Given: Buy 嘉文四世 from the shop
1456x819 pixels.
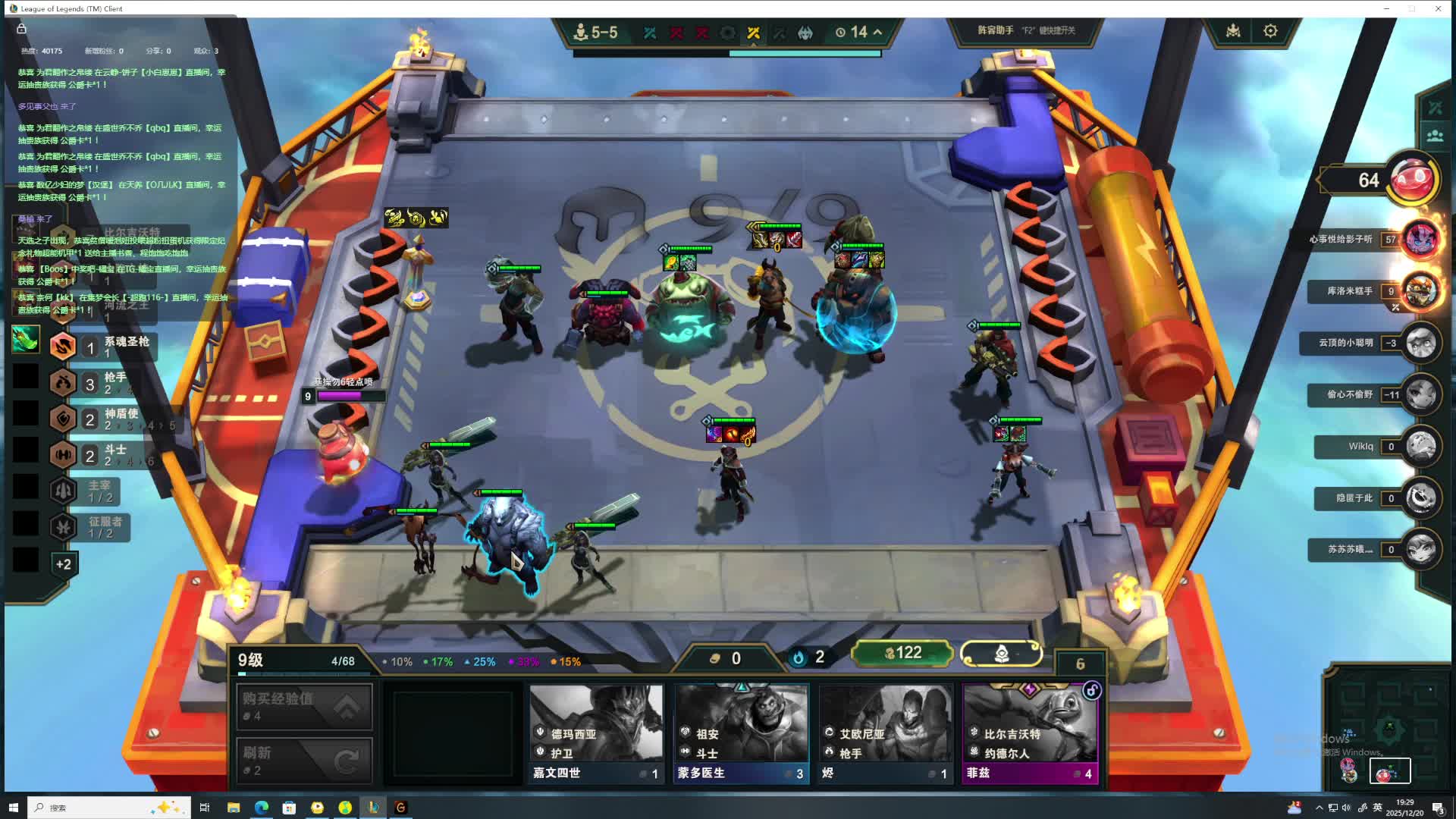Looking at the screenshot, I should (596, 733).
